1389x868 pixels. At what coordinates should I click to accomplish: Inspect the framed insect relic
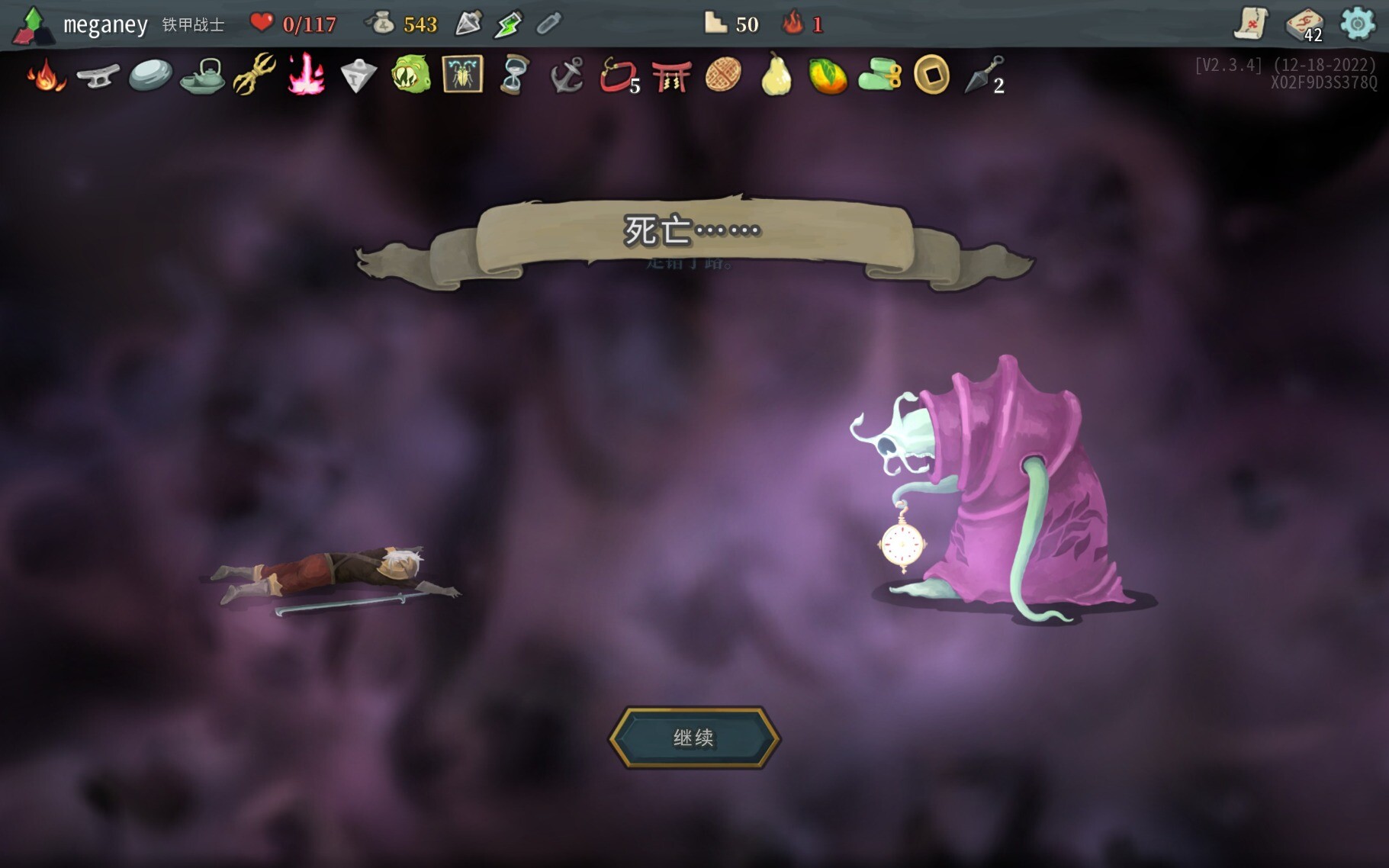pyautogui.click(x=462, y=75)
